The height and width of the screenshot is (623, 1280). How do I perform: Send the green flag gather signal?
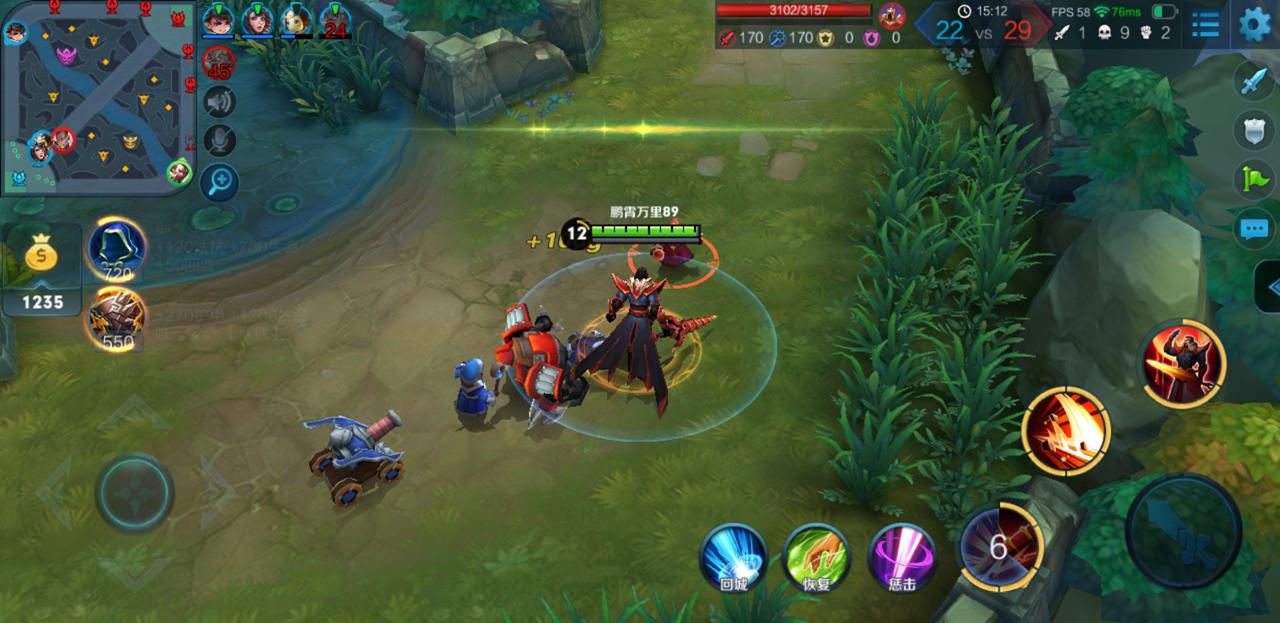pyautogui.click(x=1254, y=180)
